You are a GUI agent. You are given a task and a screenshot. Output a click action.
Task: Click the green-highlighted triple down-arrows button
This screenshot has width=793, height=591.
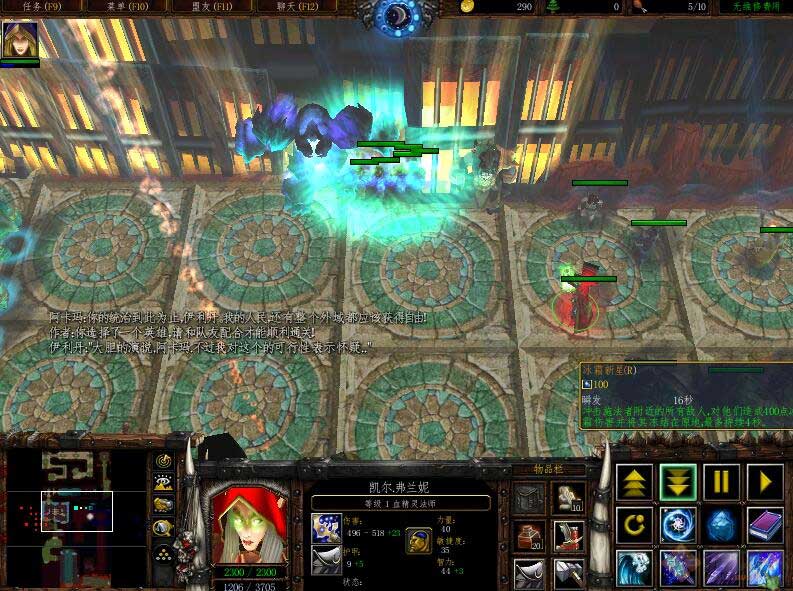(x=678, y=482)
